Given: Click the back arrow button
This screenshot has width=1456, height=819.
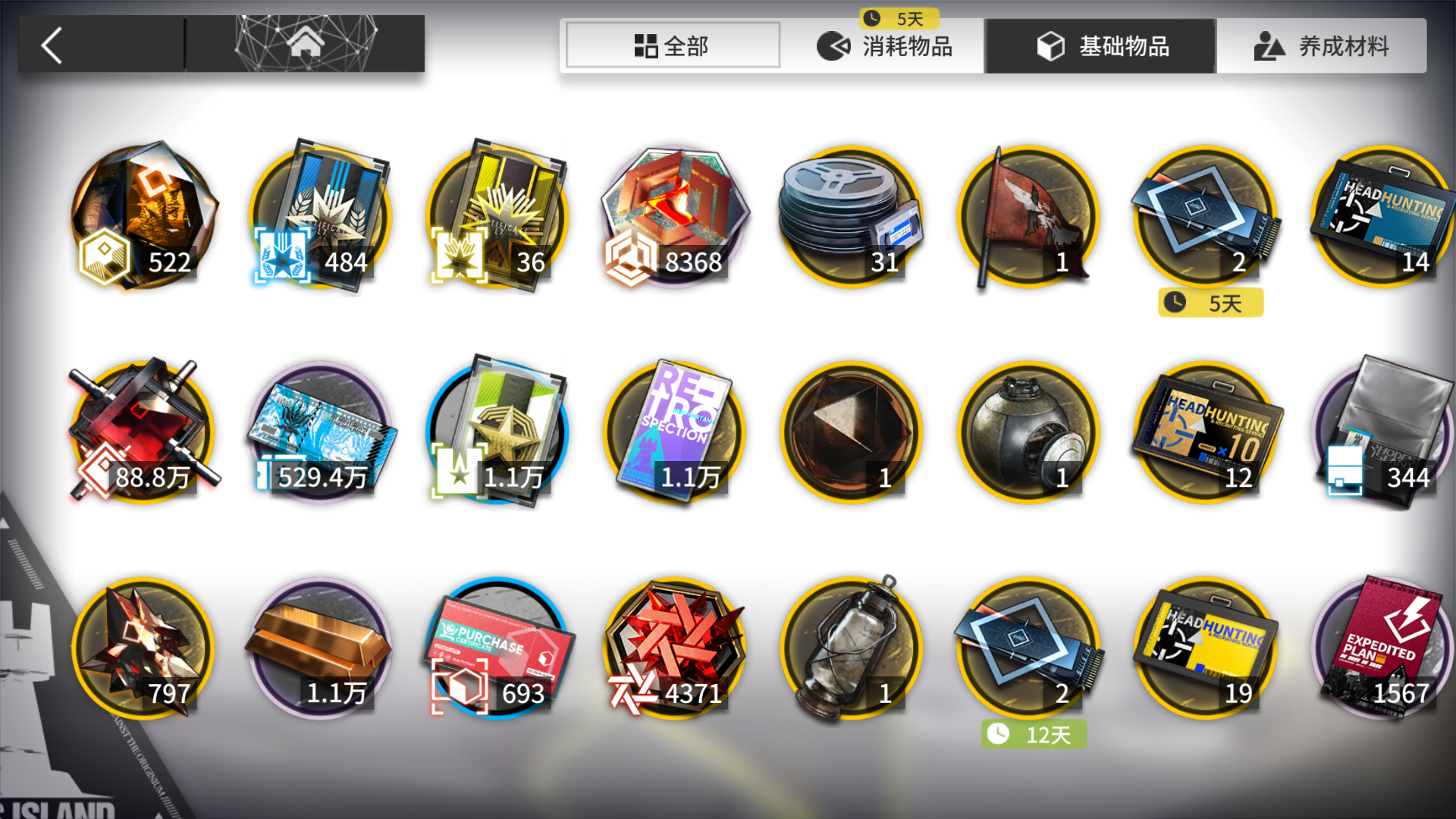Looking at the screenshot, I should click(x=51, y=45).
